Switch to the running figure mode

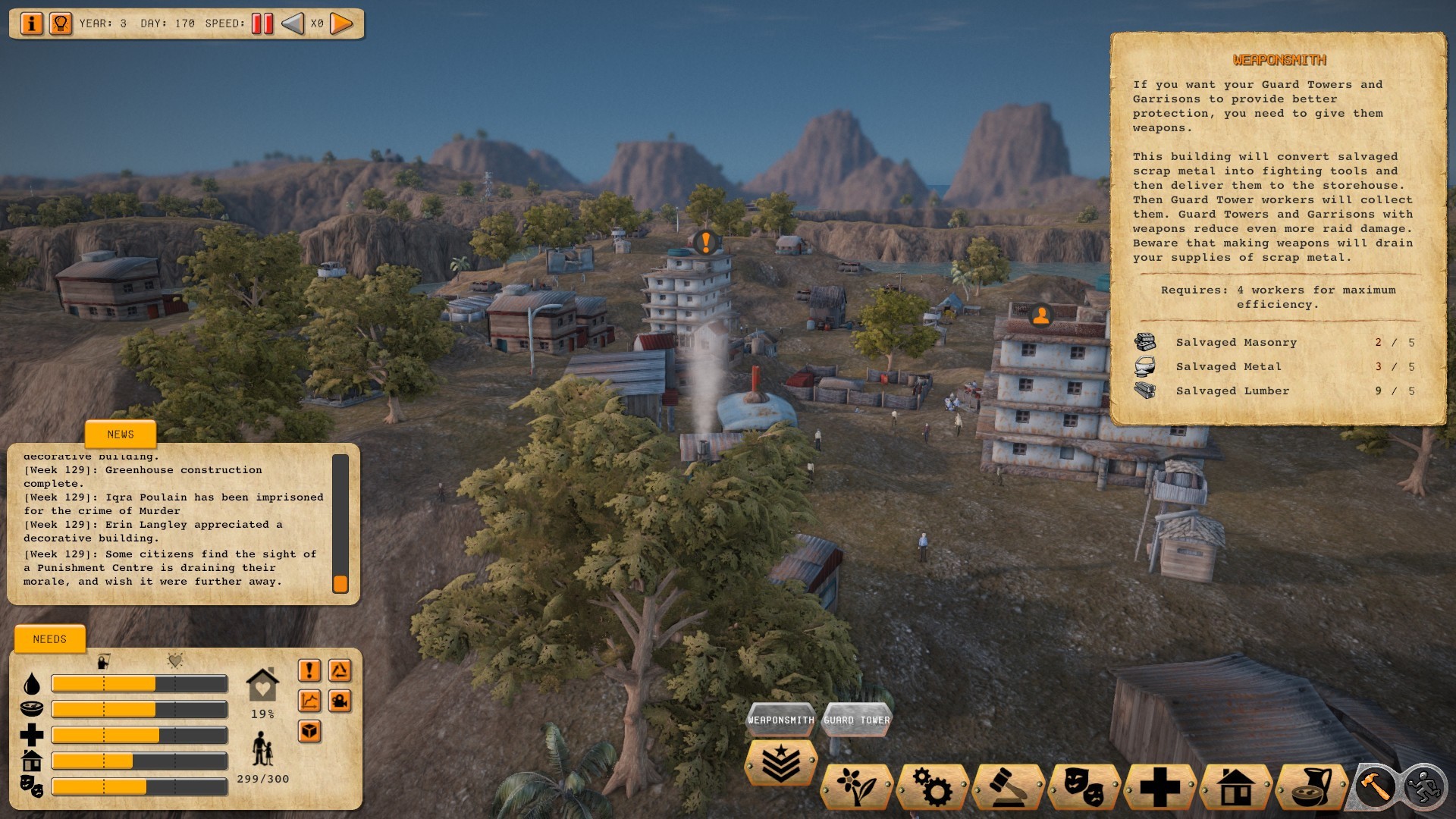click(x=1424, y=786)
